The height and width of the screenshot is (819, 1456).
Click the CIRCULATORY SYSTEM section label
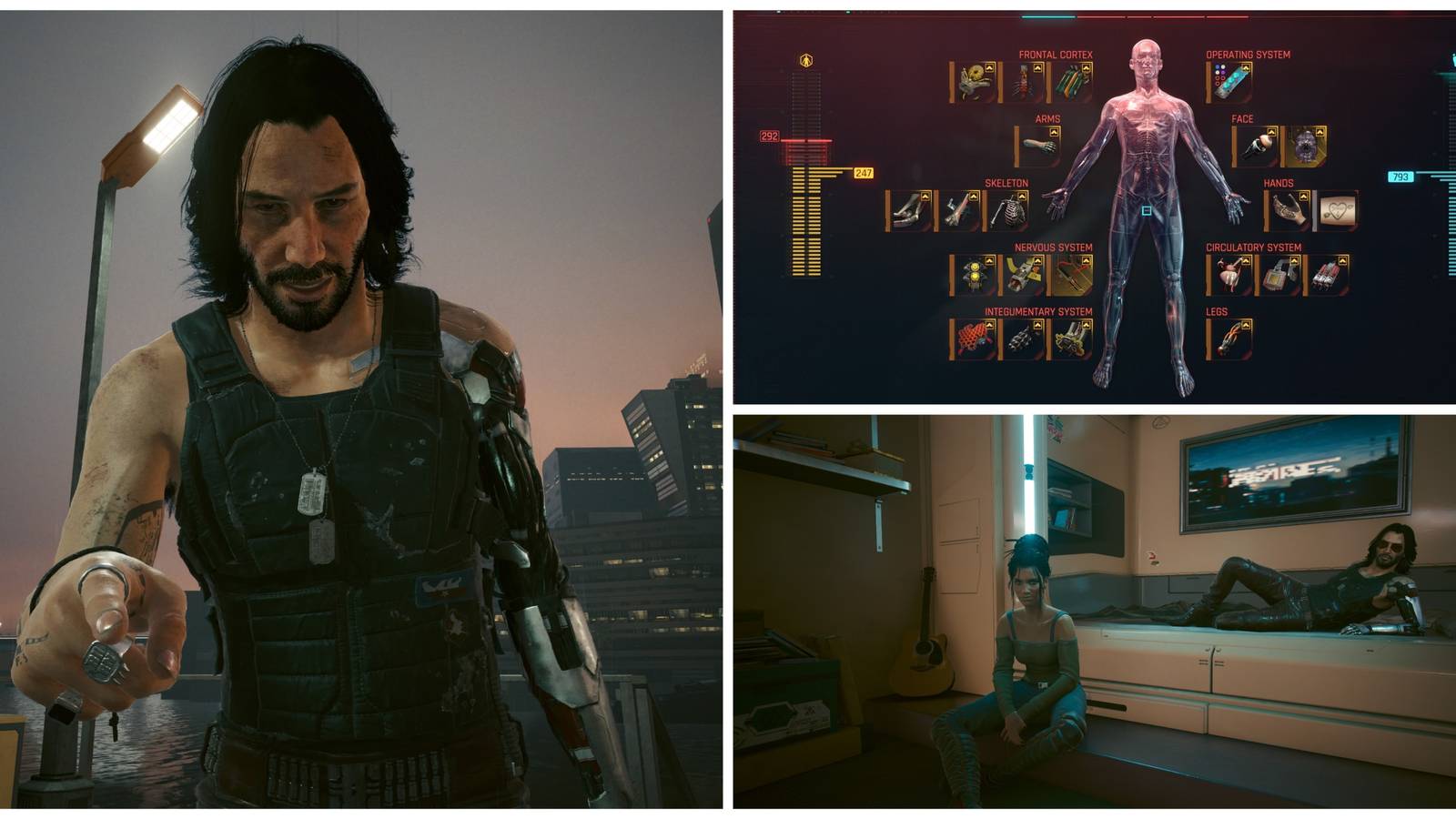click(1253, 247)
